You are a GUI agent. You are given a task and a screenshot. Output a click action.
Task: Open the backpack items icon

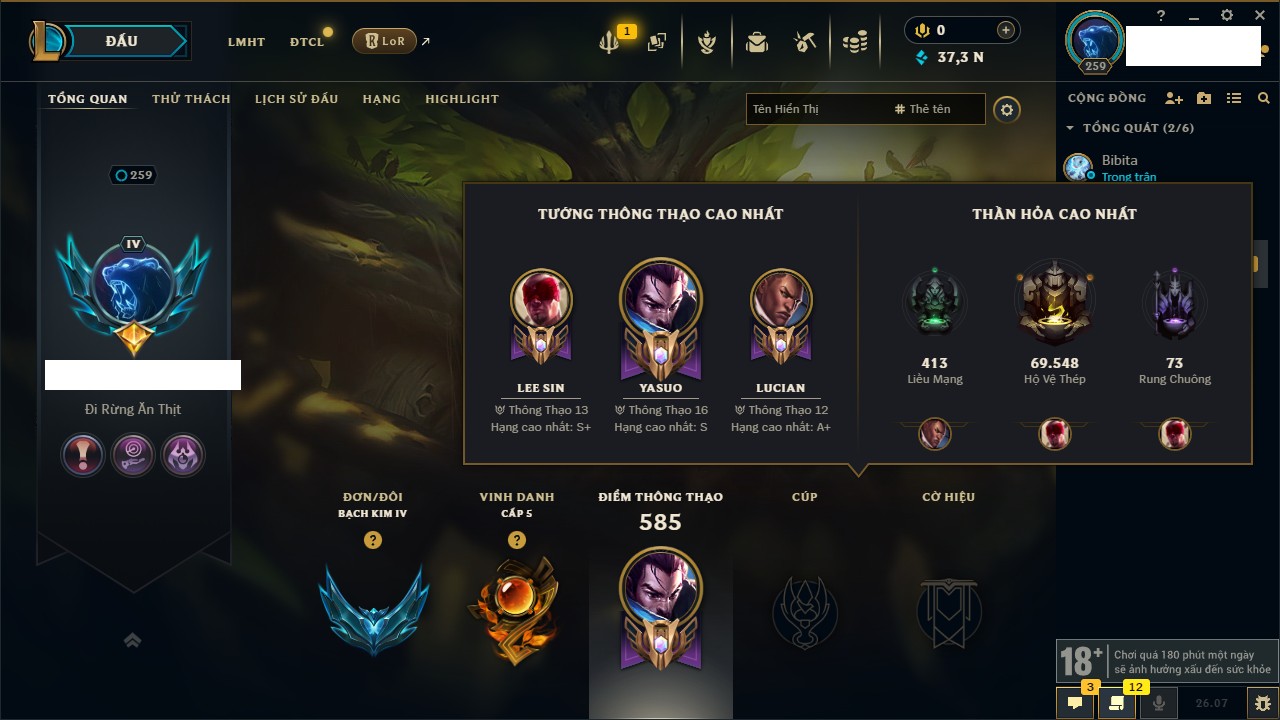pyautogui.click(x=757, y=42)
